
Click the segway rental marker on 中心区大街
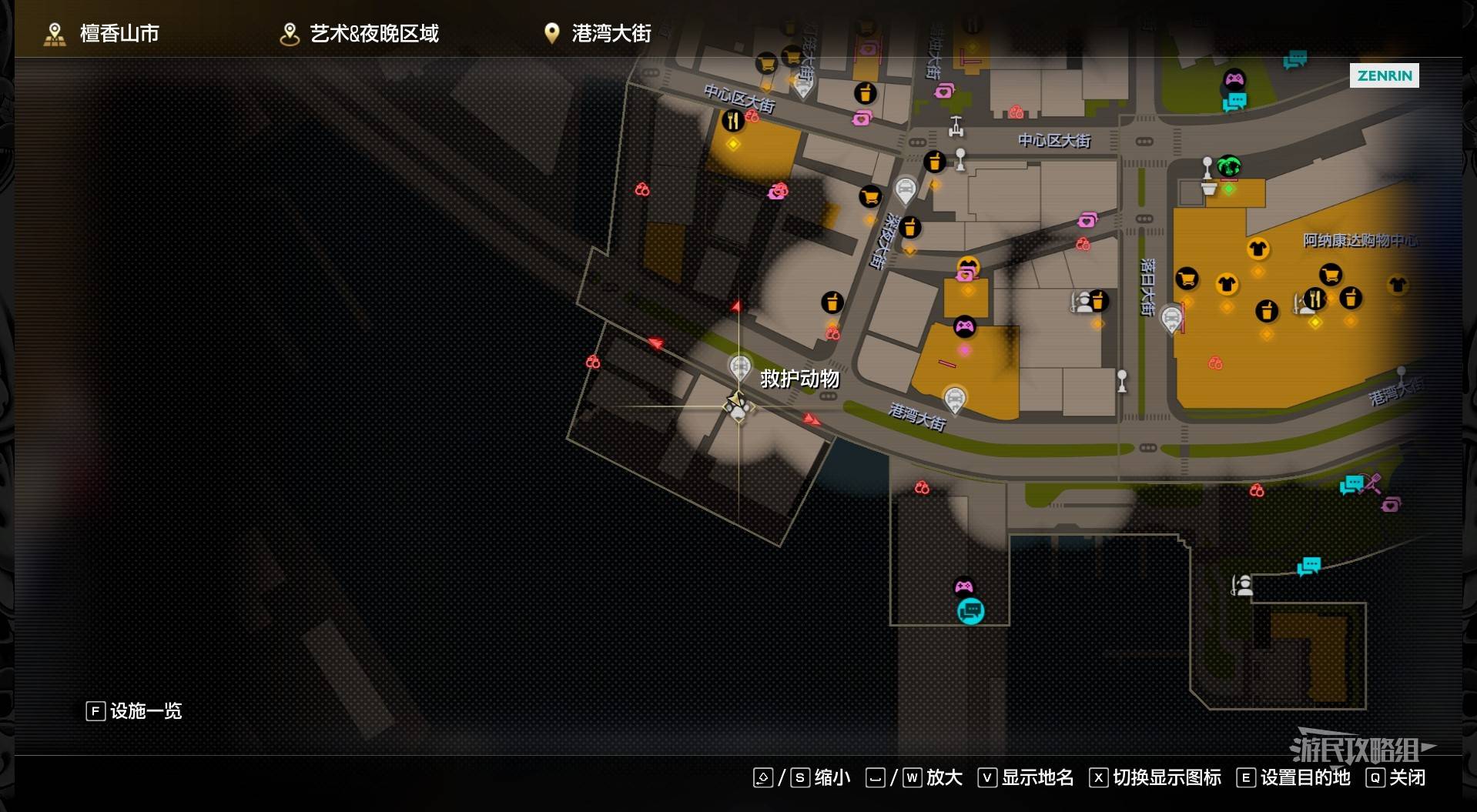(x=956, y=125)
